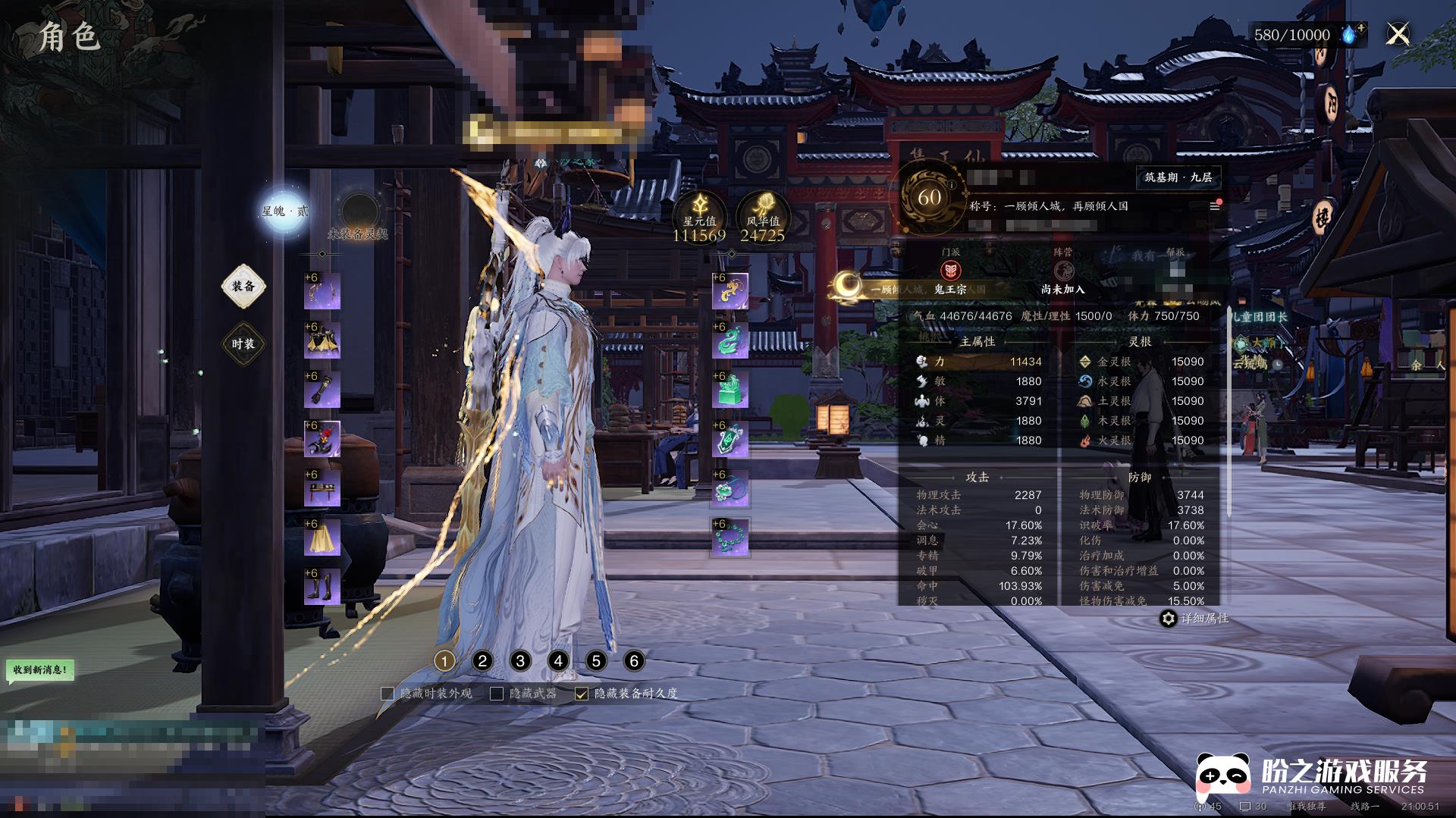Add currency with the water drop plus

1351,34
